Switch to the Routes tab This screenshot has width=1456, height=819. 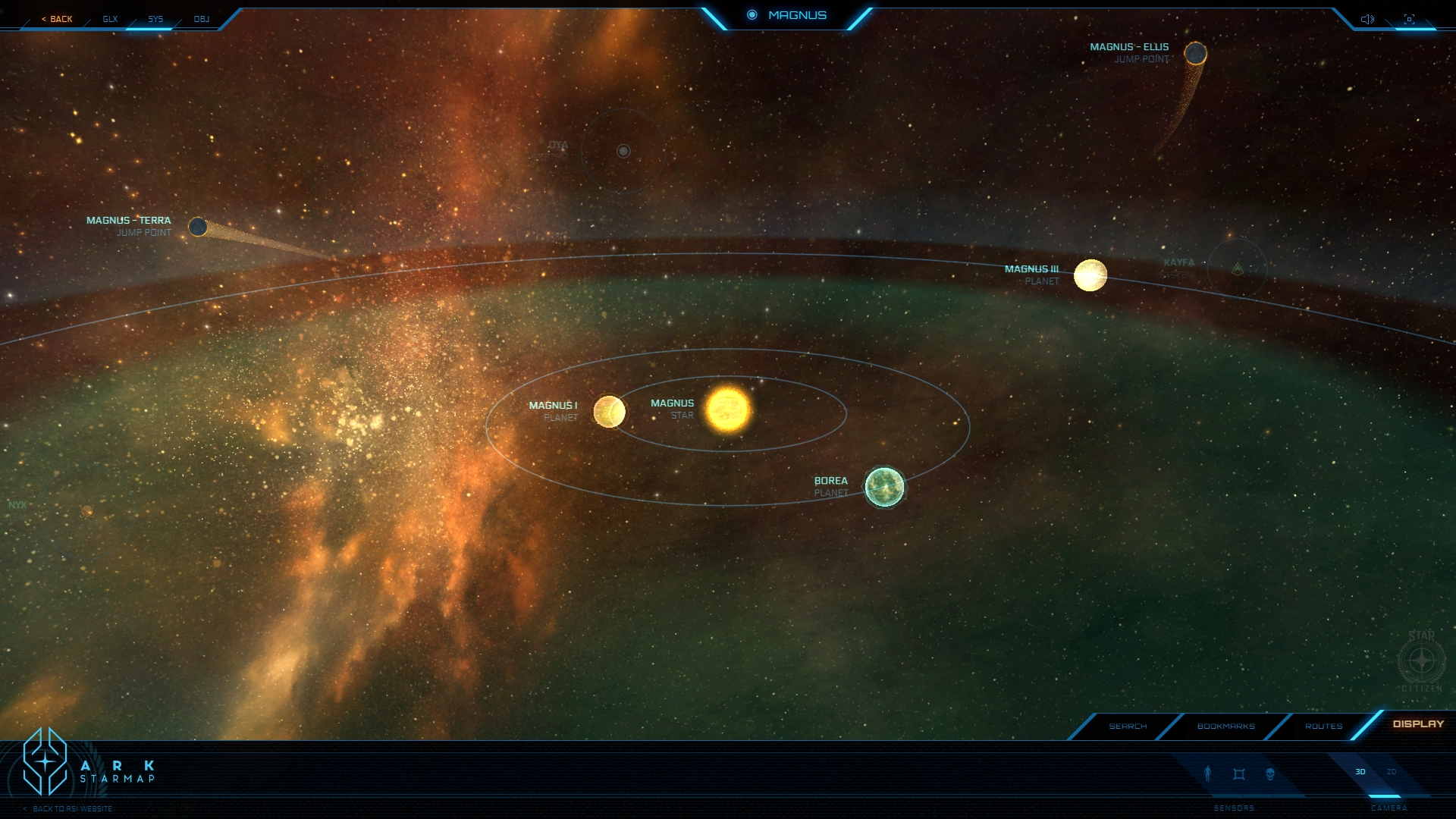(1323, 726)
